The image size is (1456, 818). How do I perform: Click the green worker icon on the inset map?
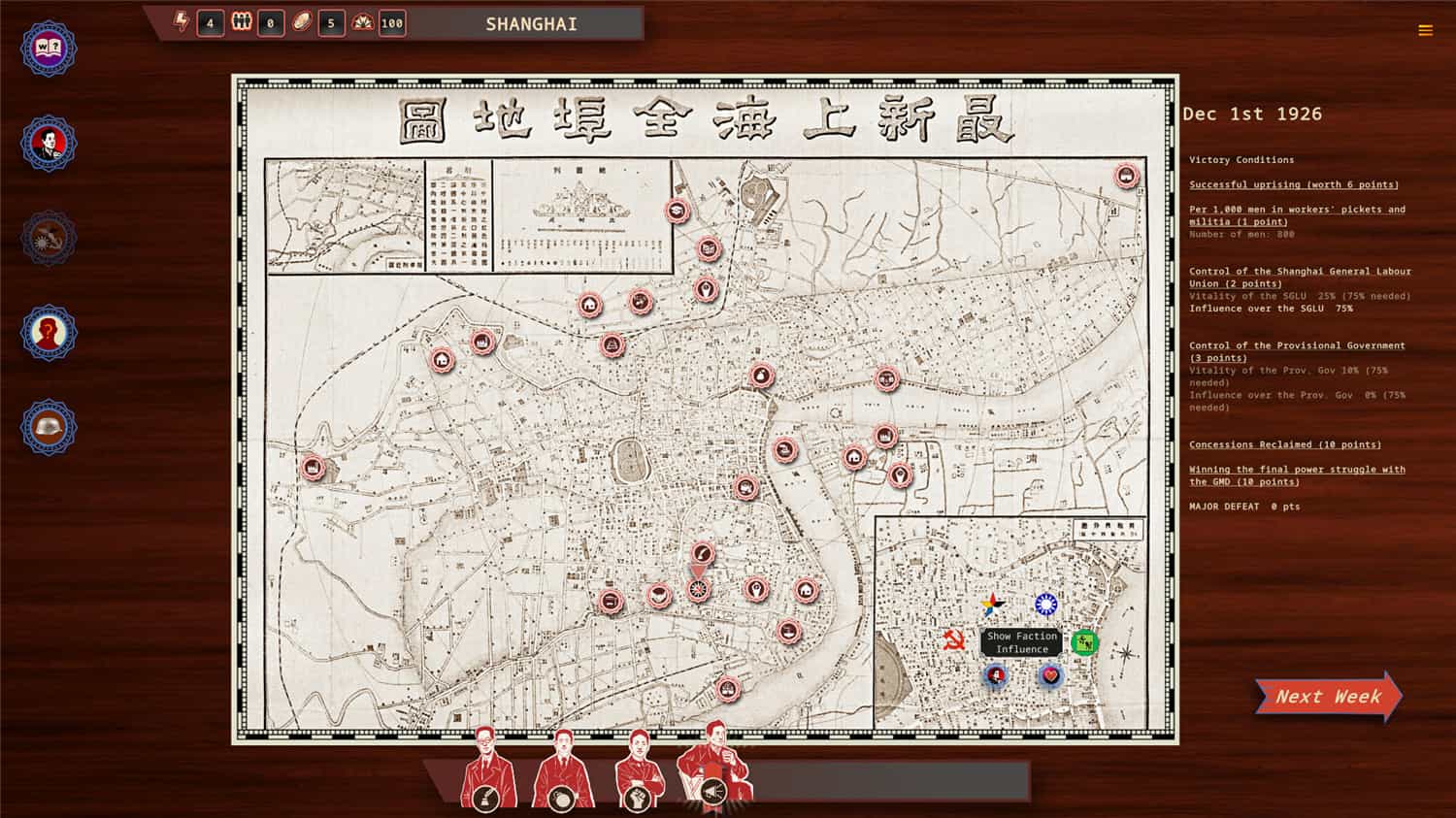click(1085, 643)
